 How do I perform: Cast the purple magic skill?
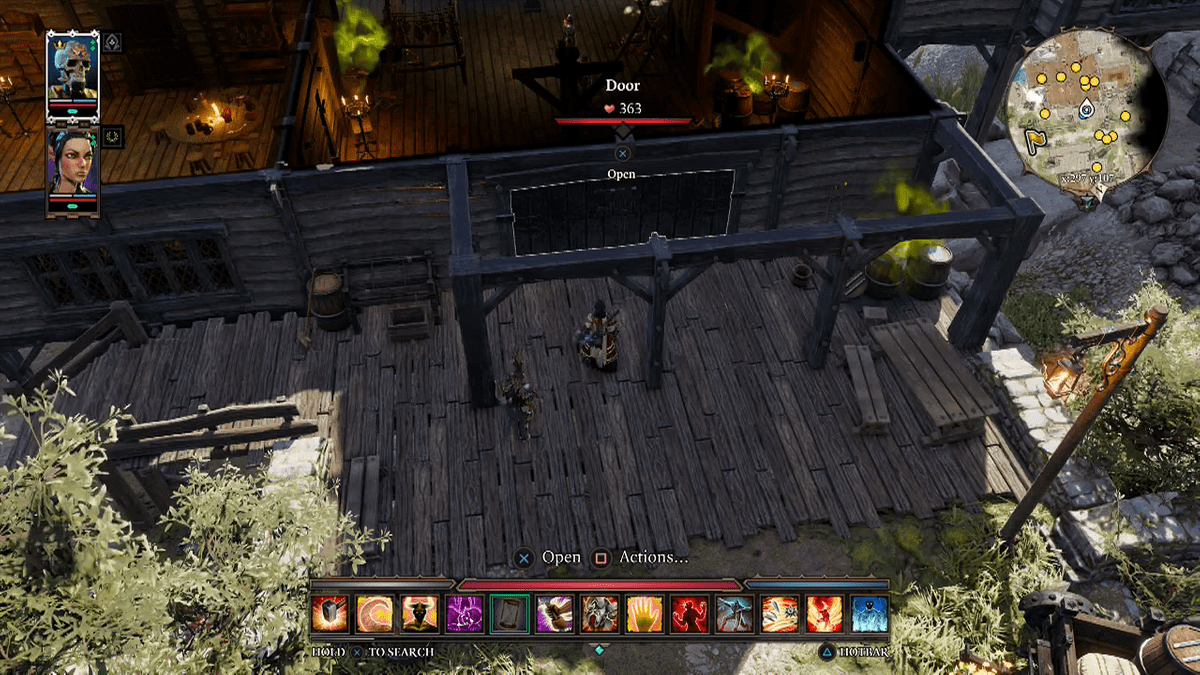(x=464, y=614)
